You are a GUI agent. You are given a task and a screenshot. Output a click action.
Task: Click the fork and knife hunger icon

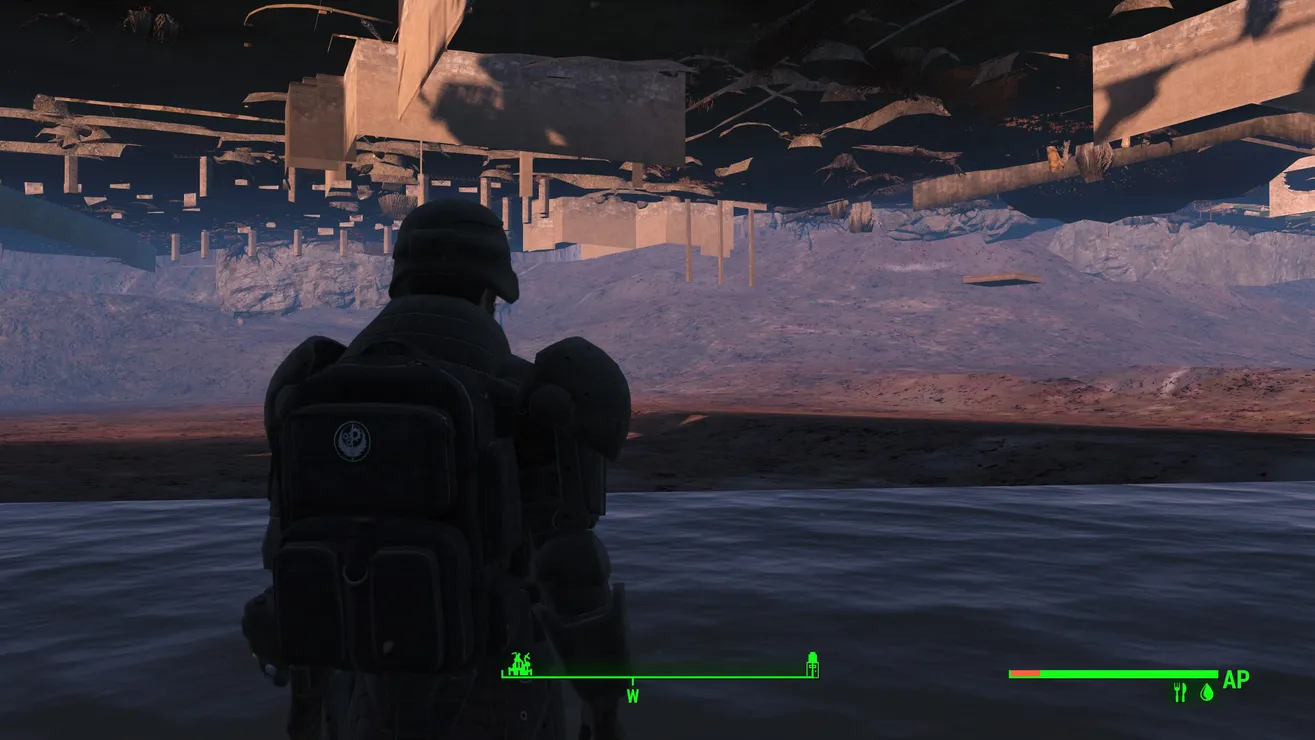pos(1180,692)
